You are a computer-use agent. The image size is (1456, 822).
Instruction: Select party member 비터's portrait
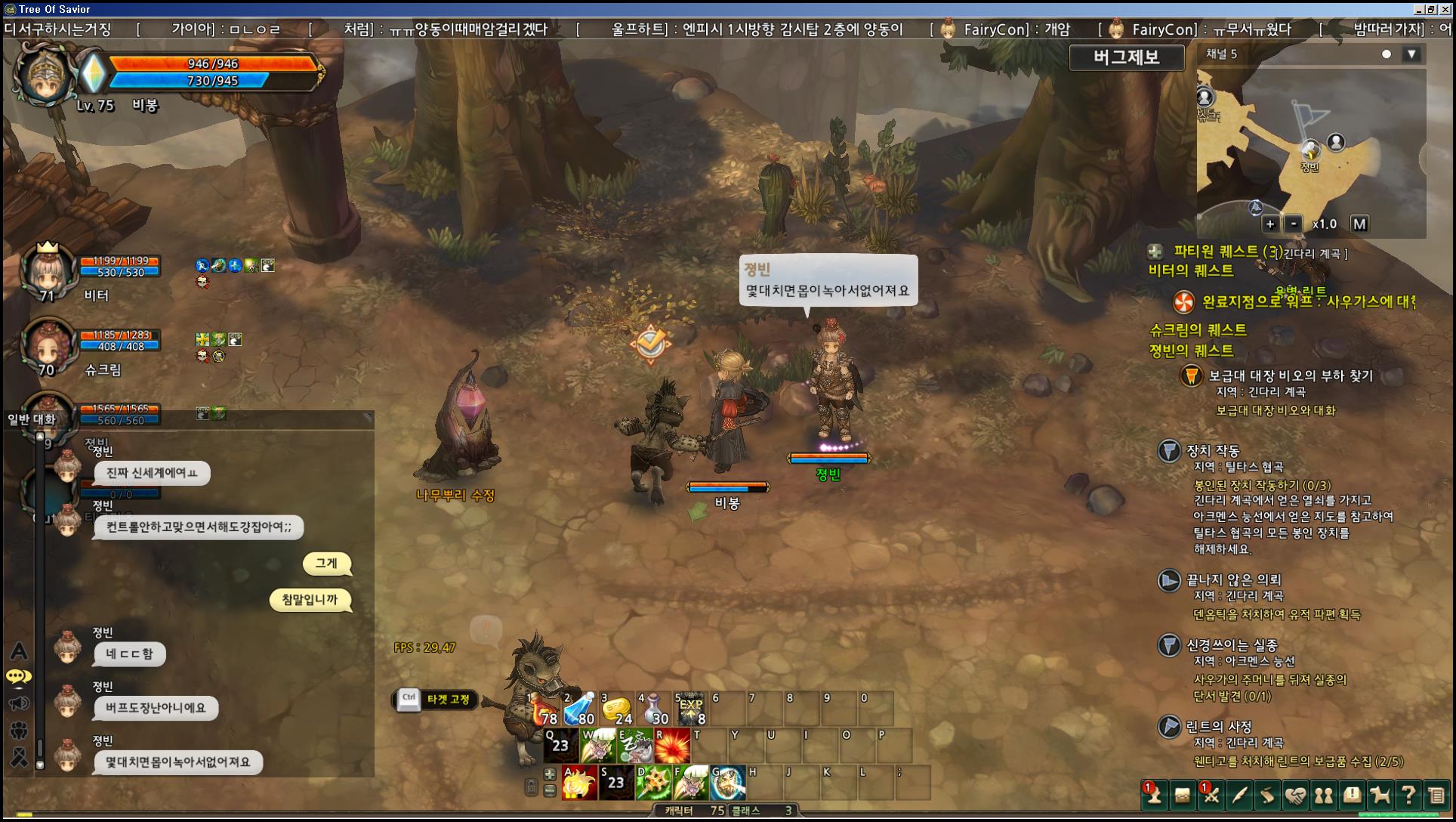click(x=48, y=269)
